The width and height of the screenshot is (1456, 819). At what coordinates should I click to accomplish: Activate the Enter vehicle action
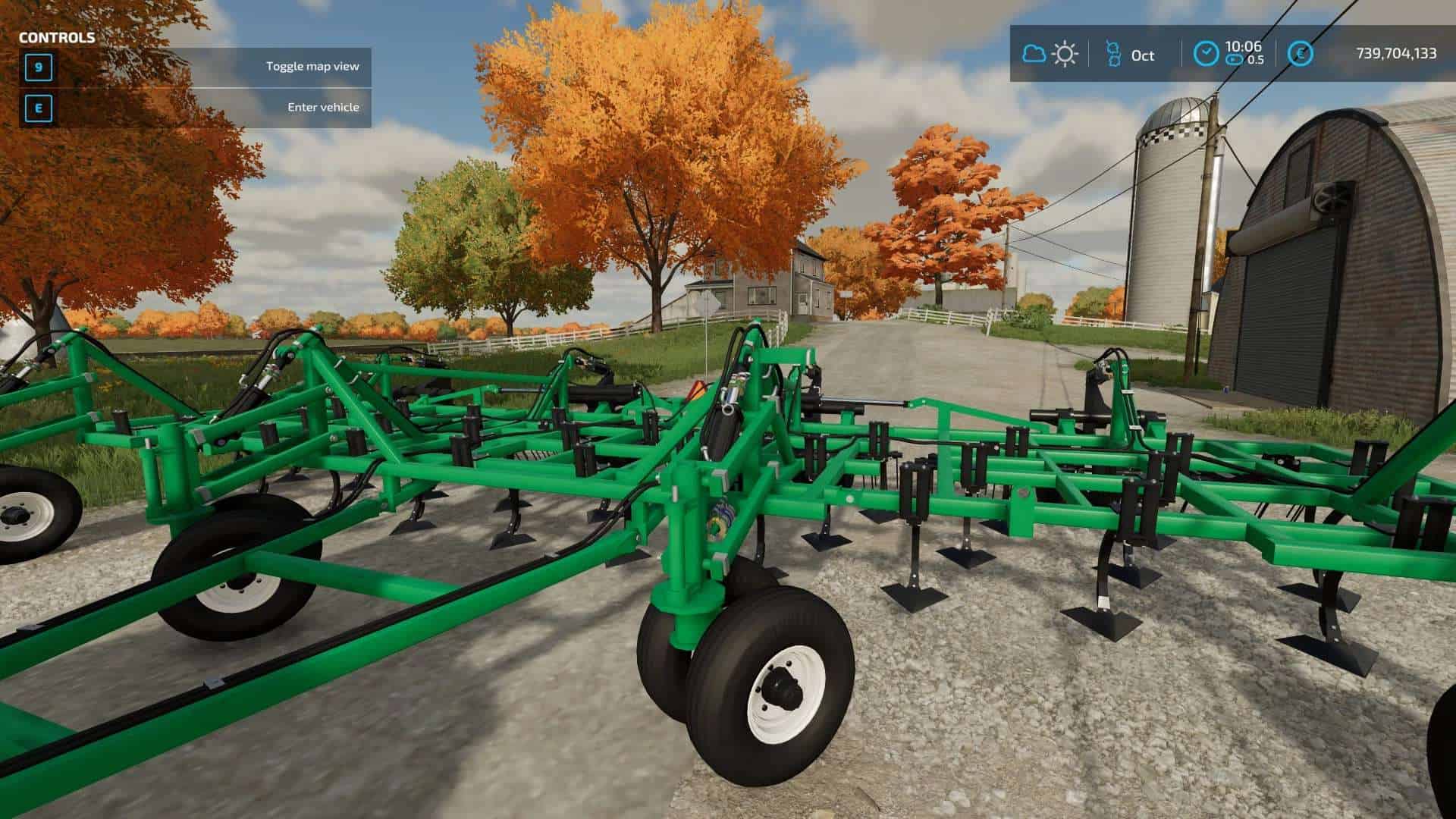(322, 108)
